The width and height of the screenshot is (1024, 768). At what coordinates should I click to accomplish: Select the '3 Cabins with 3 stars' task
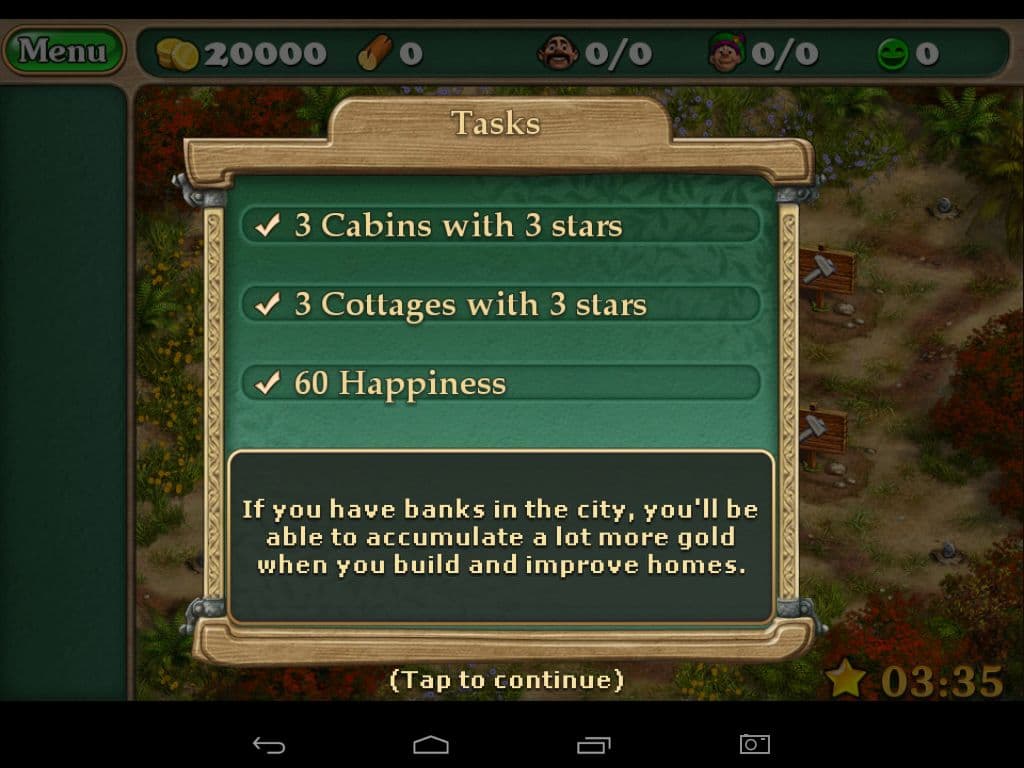501,225
